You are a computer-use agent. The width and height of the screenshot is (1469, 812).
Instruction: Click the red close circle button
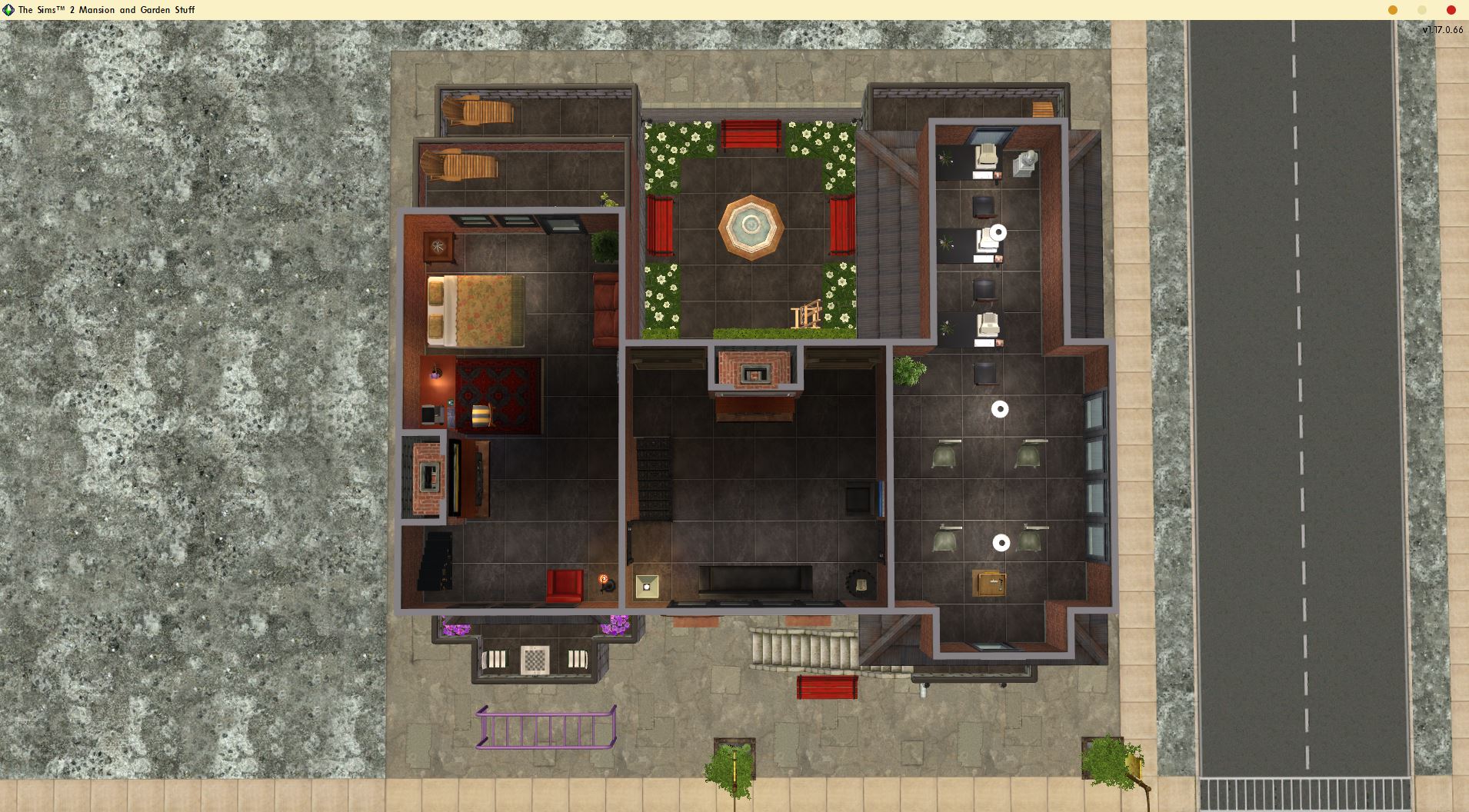click(1451, 10)
